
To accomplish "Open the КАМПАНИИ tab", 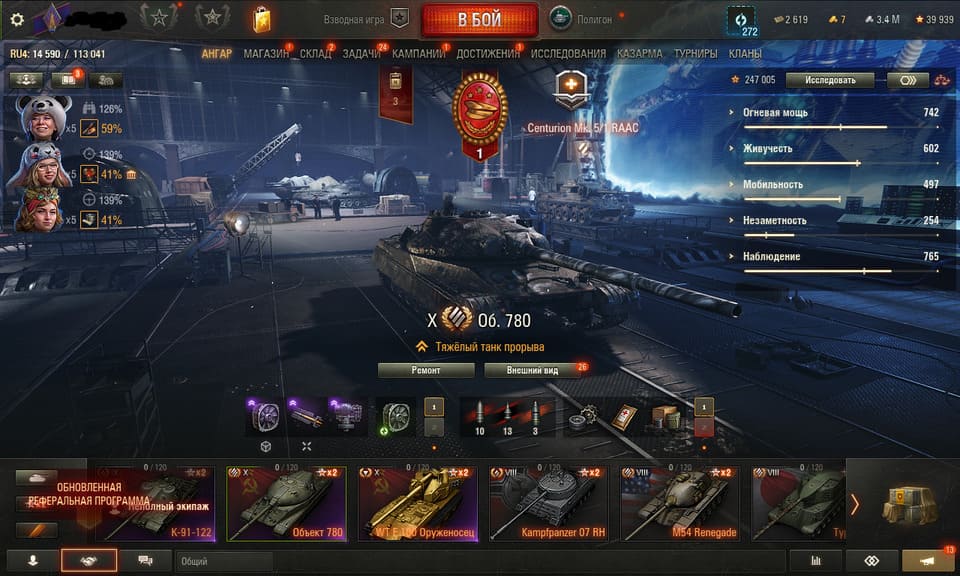I will click(418, 53).
